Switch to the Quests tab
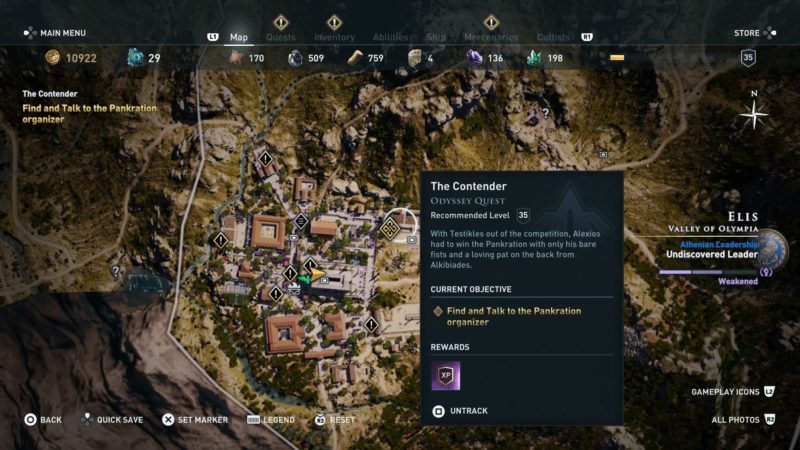 pos(281,37)
